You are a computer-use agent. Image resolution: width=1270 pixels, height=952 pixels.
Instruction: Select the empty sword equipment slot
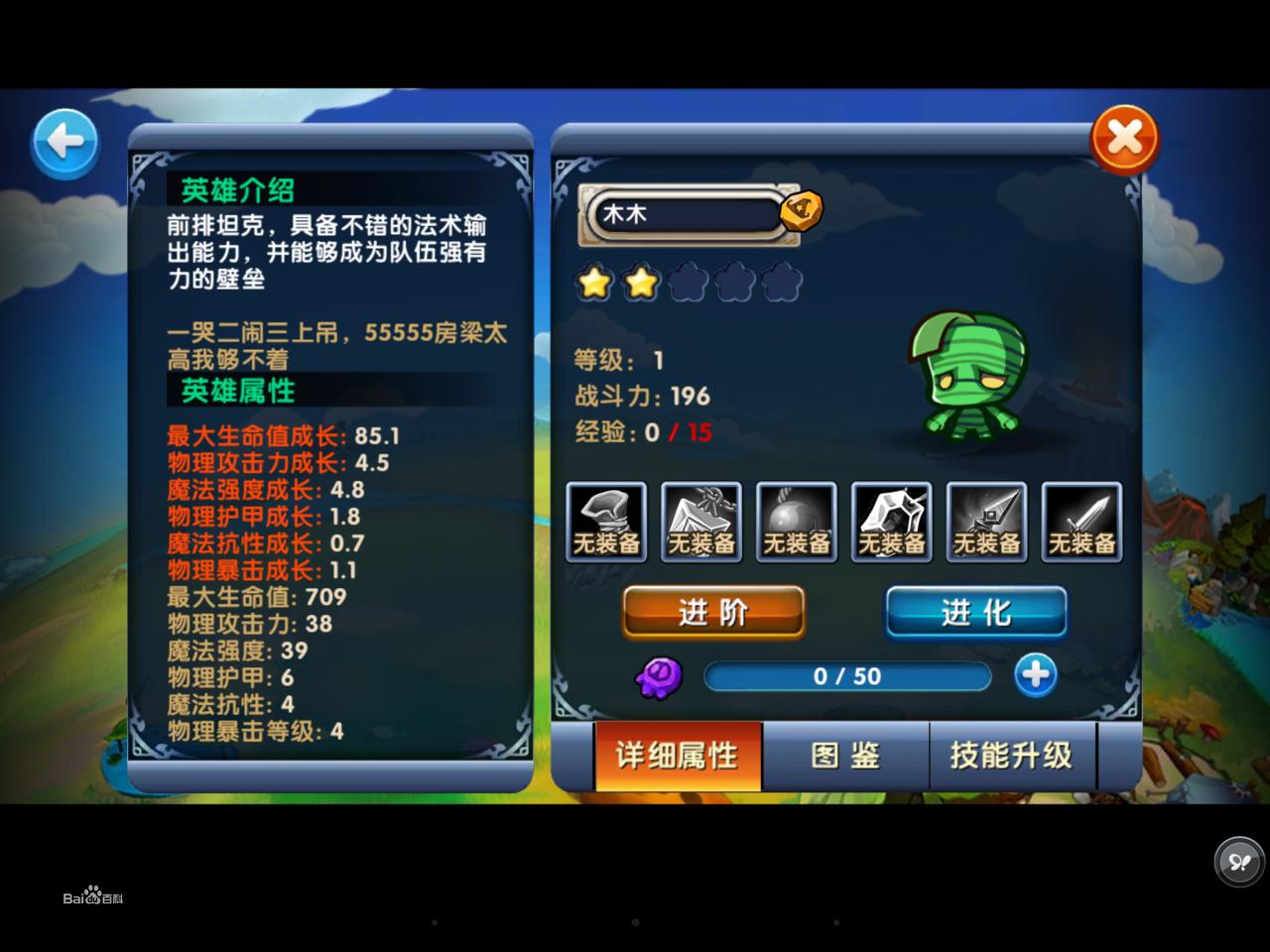pyautogui.click(x=1081, y=523)
